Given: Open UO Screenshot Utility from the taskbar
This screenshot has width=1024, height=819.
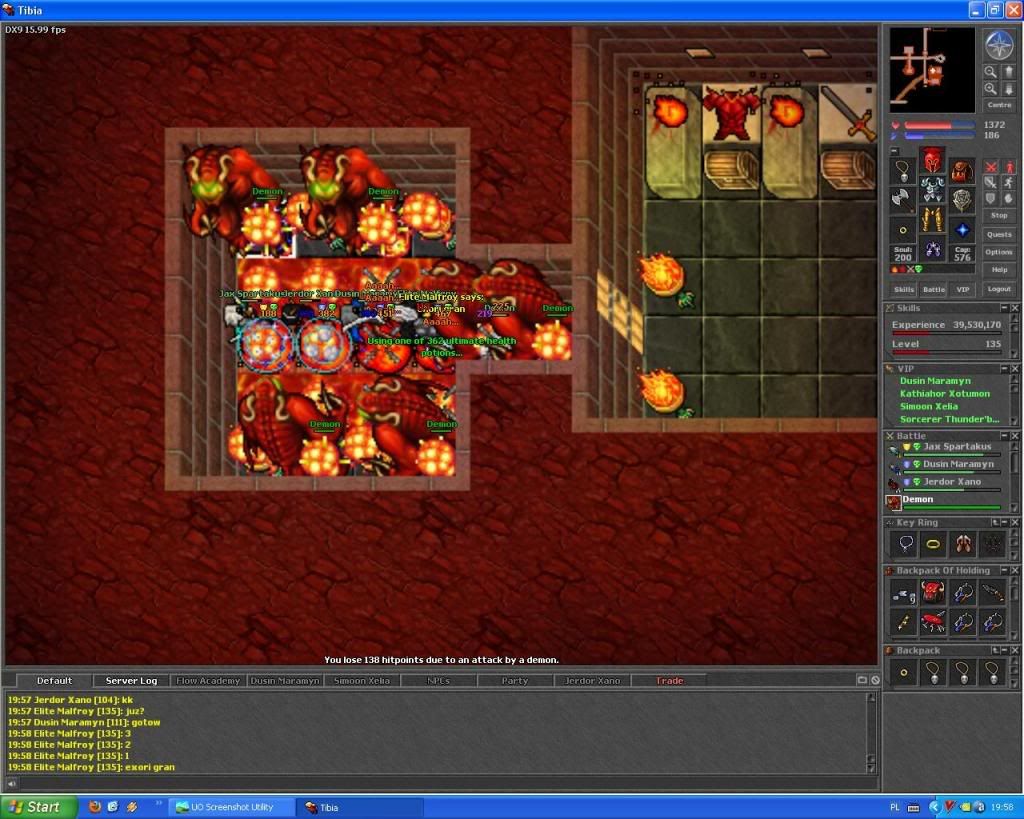Looking at the screenshot, I should [x=231, y=807].
